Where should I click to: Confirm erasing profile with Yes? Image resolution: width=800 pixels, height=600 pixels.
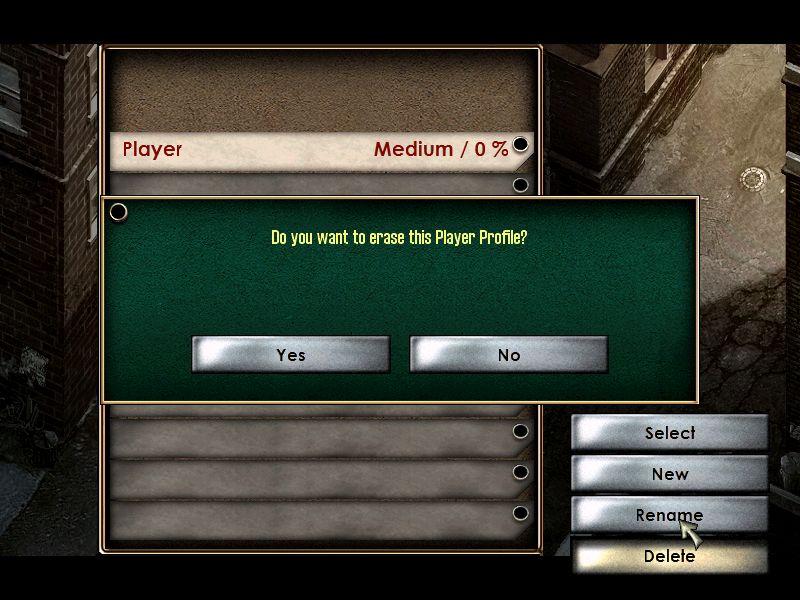point(291,355)
